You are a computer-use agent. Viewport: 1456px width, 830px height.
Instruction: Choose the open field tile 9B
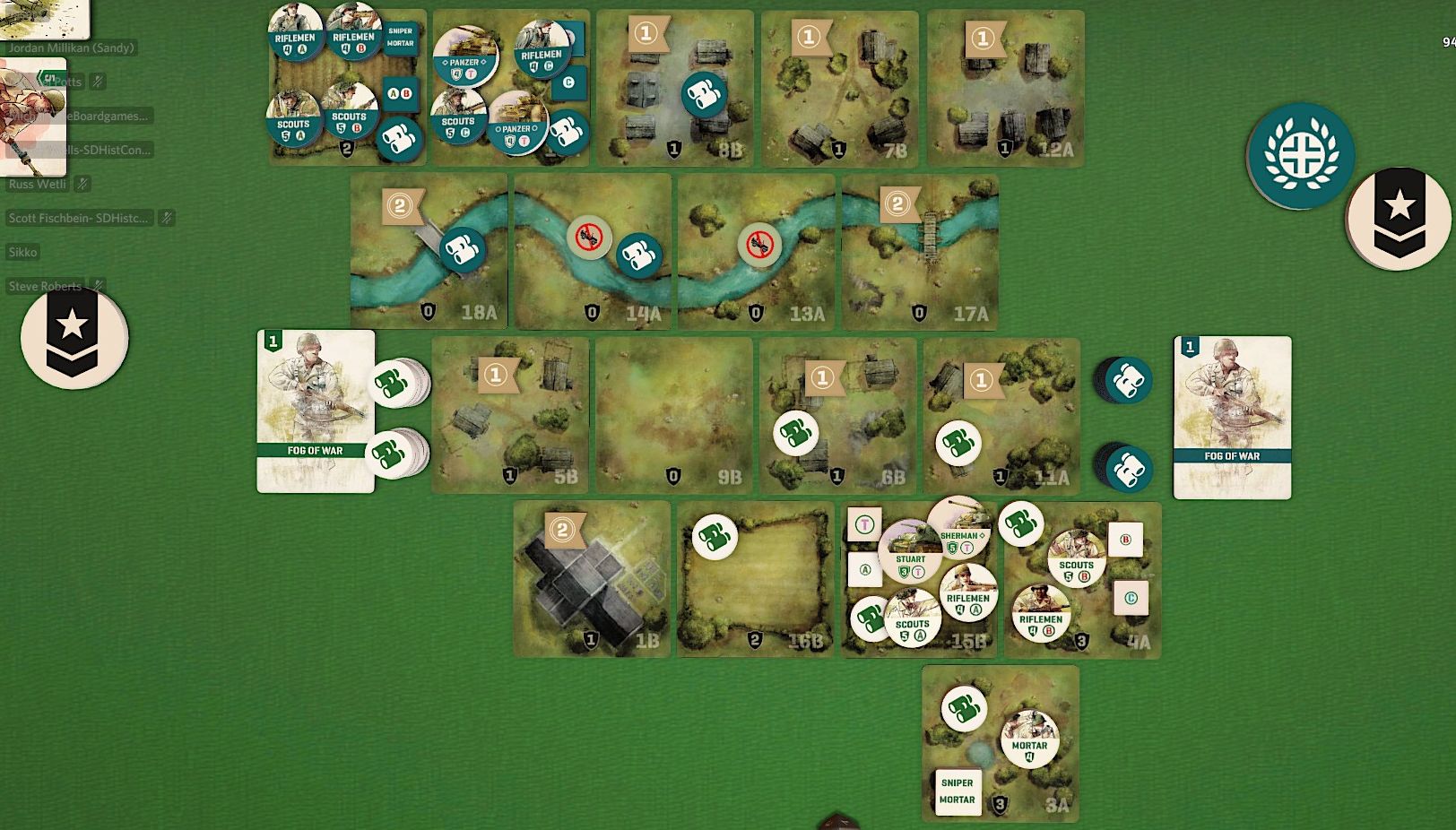point(674,415)
